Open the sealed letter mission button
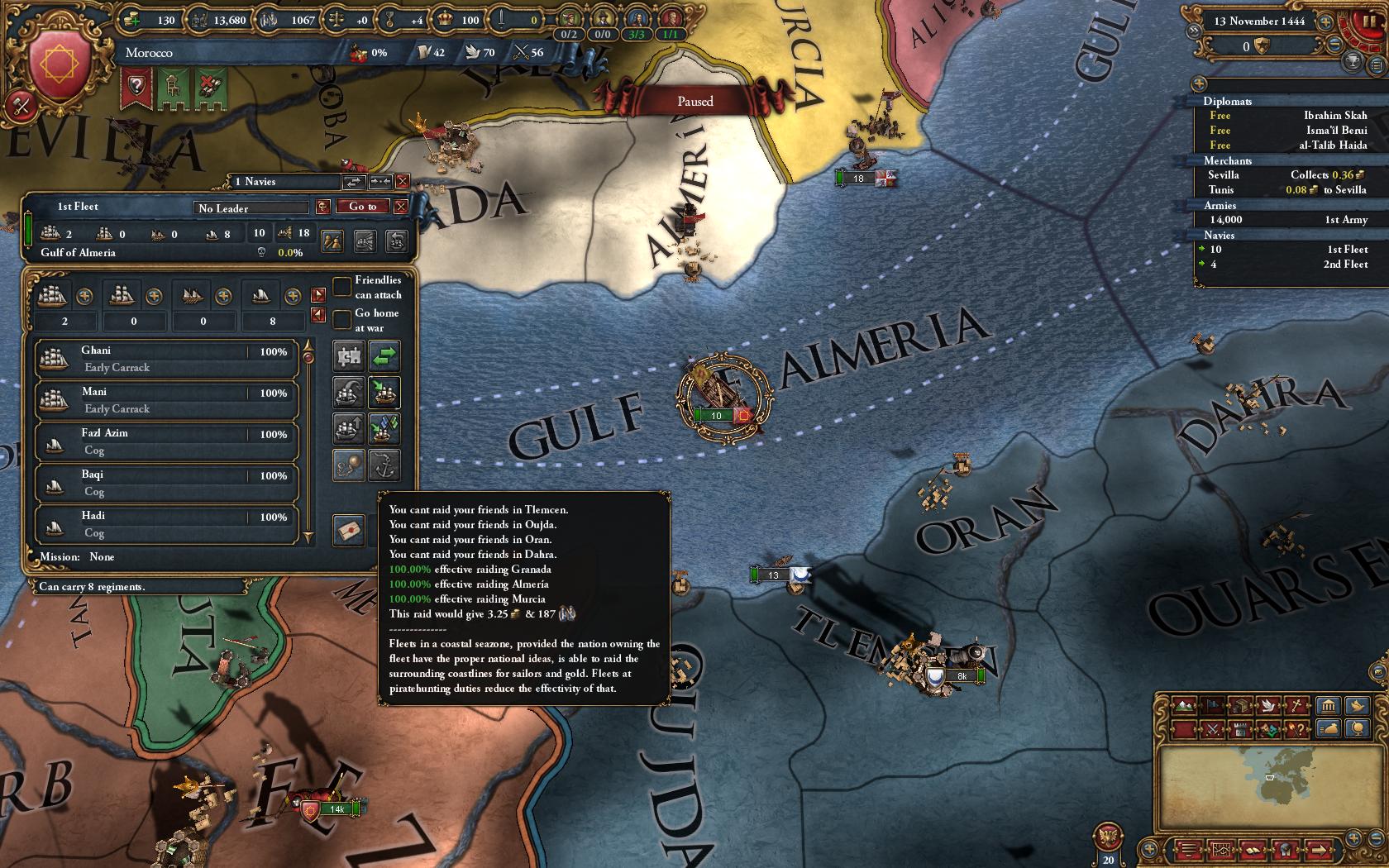1389x868 pixels. [x=349, y=529]
